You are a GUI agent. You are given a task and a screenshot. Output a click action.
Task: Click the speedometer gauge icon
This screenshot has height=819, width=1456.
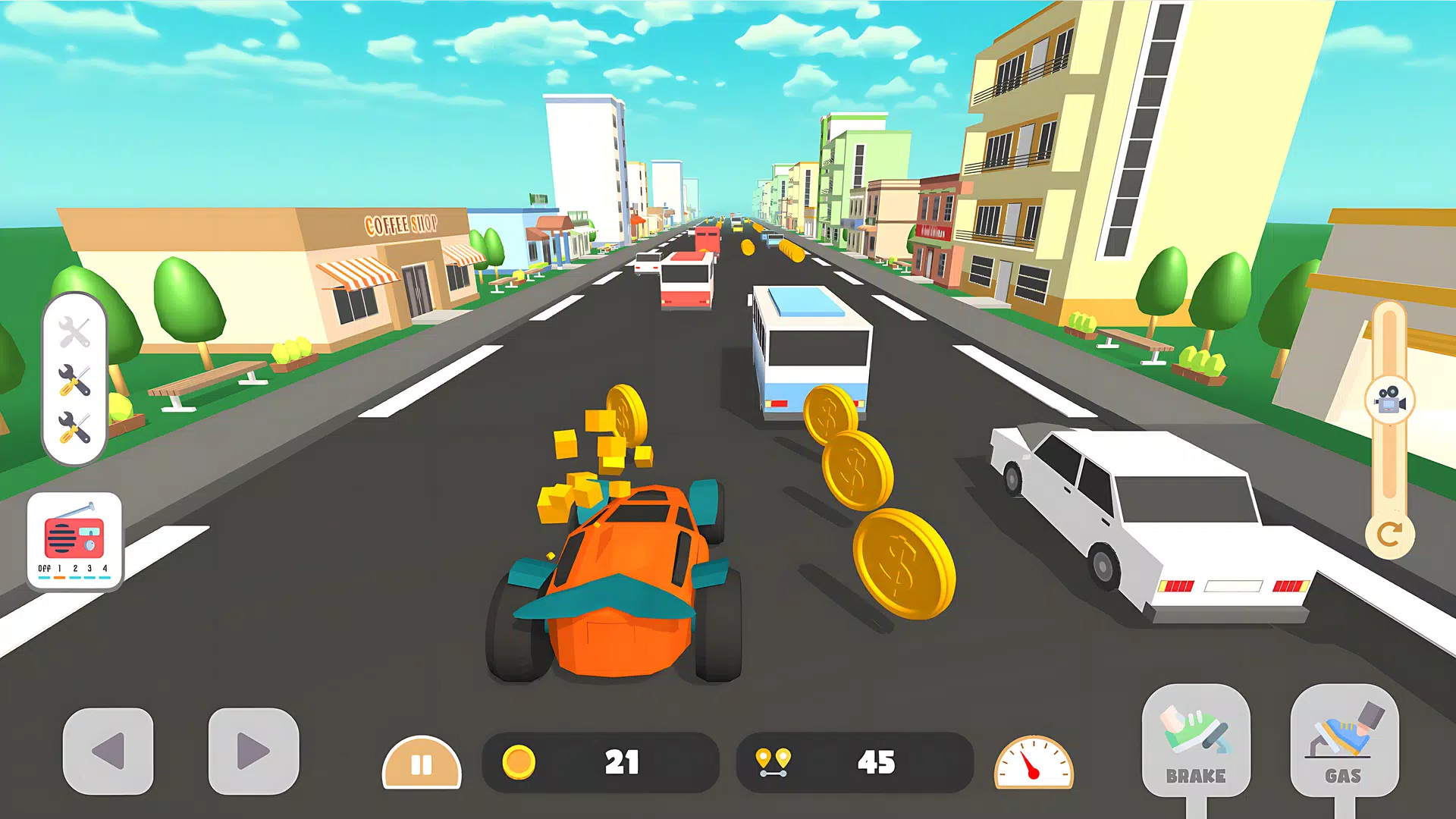point(1034,763)
